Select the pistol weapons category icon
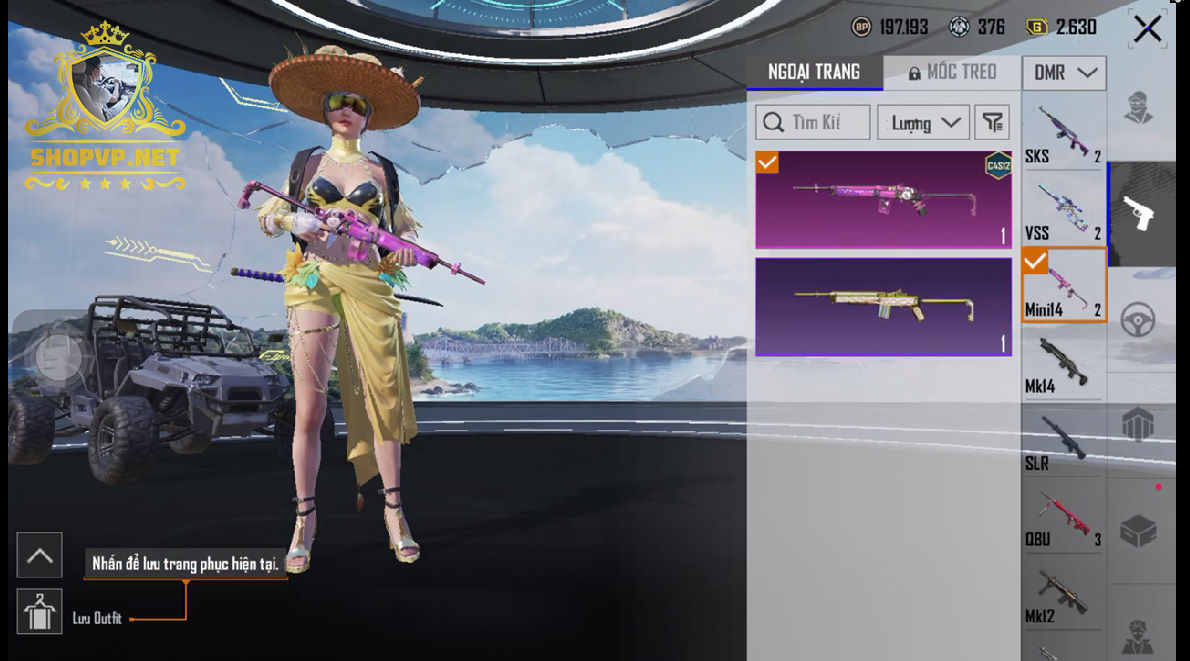1190x661 pixels. tap(1139, 213)
